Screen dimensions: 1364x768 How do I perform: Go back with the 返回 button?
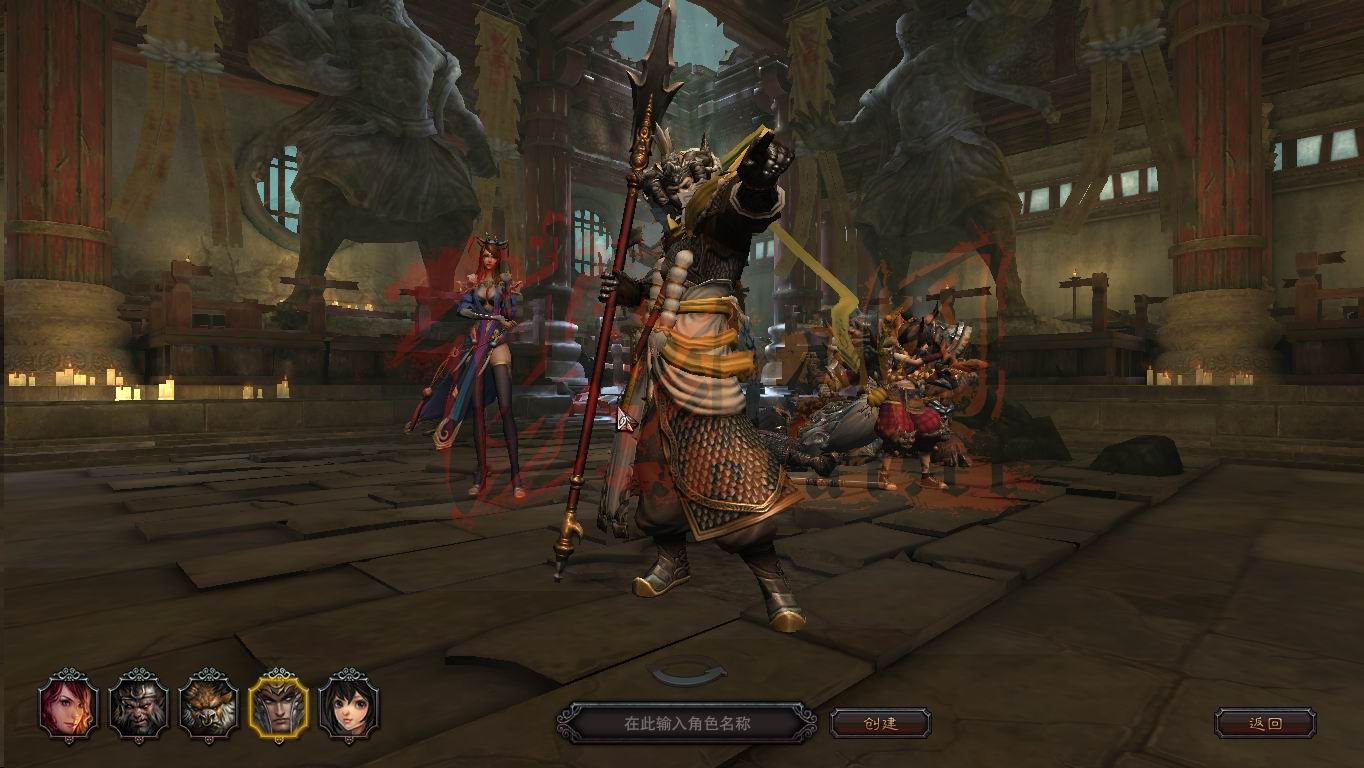(x=1265, y=723)
